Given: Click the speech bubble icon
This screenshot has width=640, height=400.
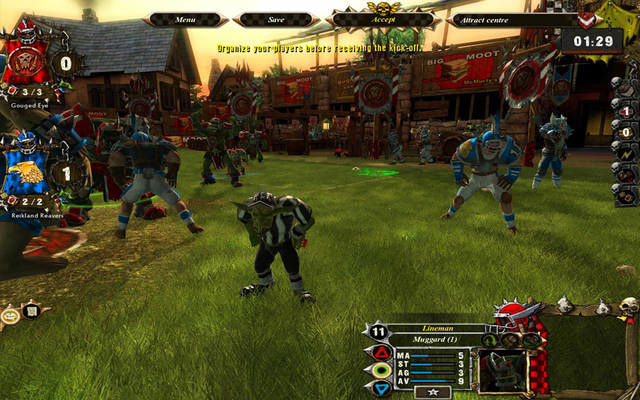Looking at the screenshot, I should [11, 313].
